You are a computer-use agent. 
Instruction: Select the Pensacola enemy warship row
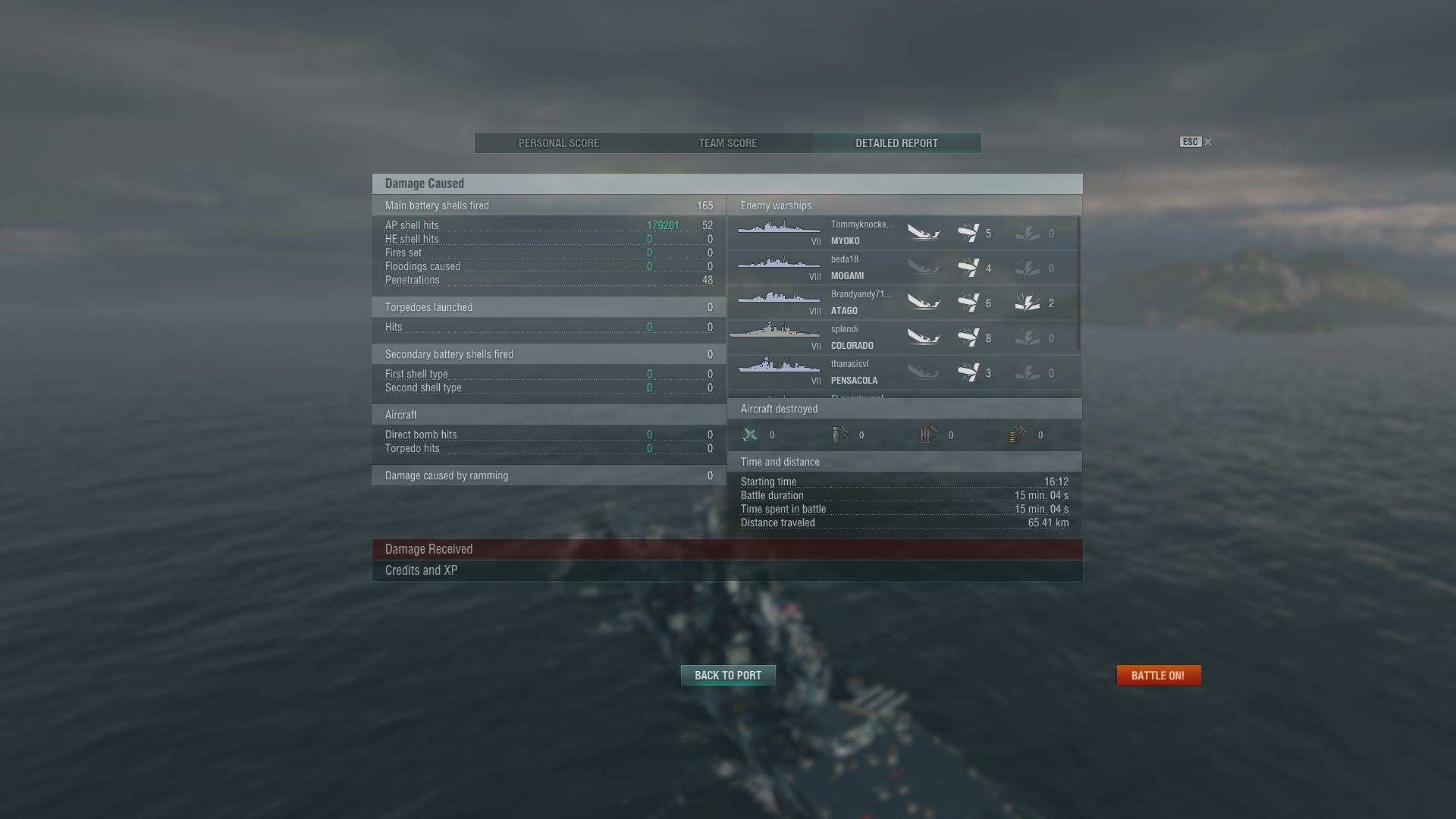[902, 372]
